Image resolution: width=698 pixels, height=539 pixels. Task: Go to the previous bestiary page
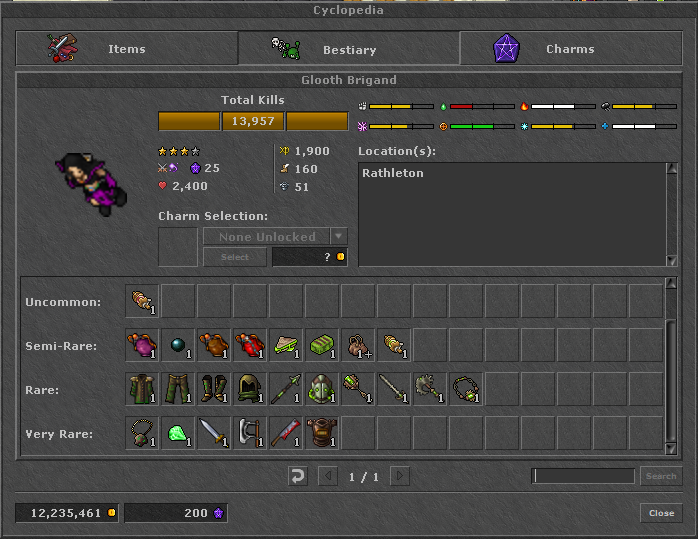point(328,477)
